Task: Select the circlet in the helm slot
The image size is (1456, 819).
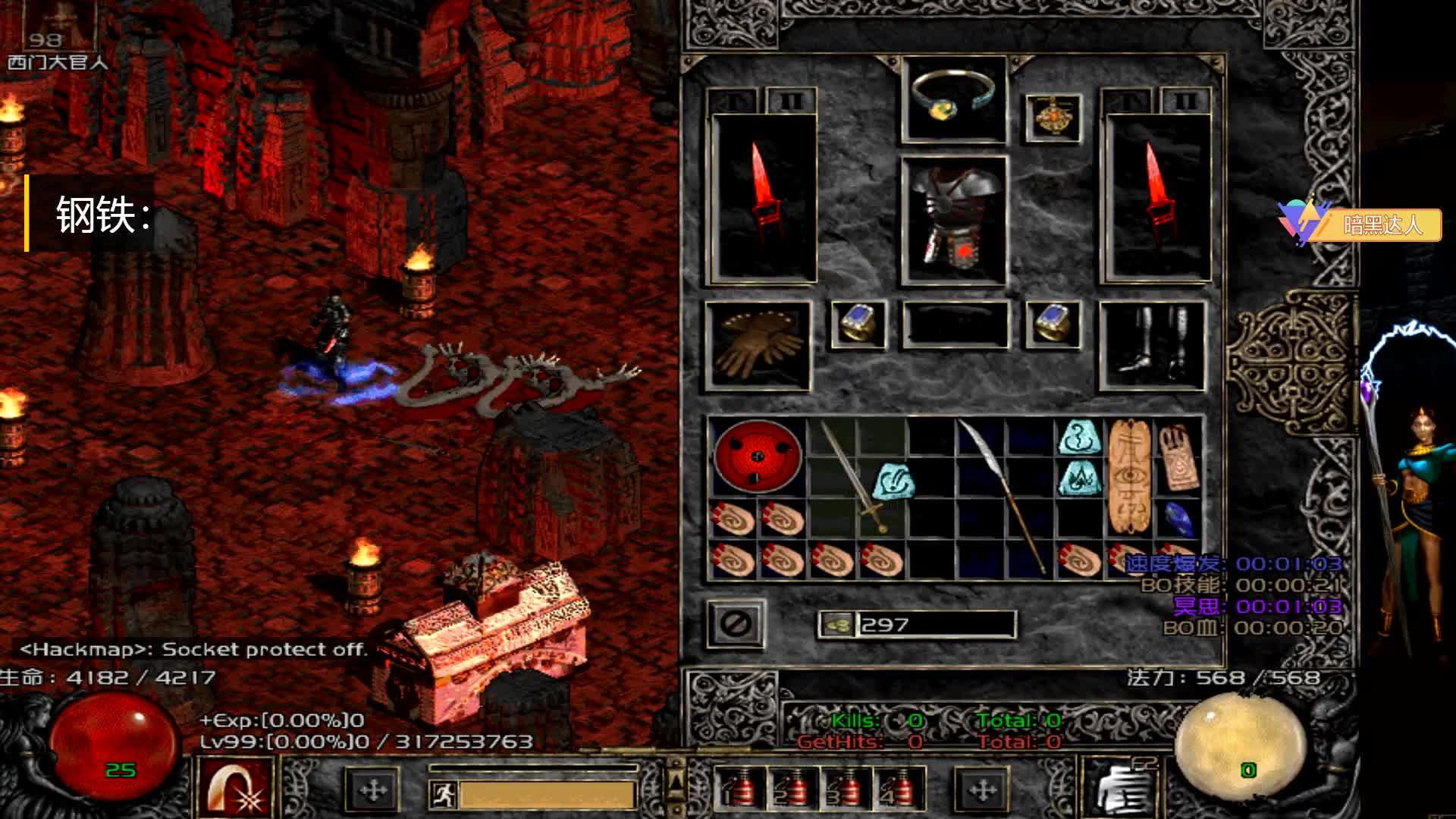Action: click(953, 99)
